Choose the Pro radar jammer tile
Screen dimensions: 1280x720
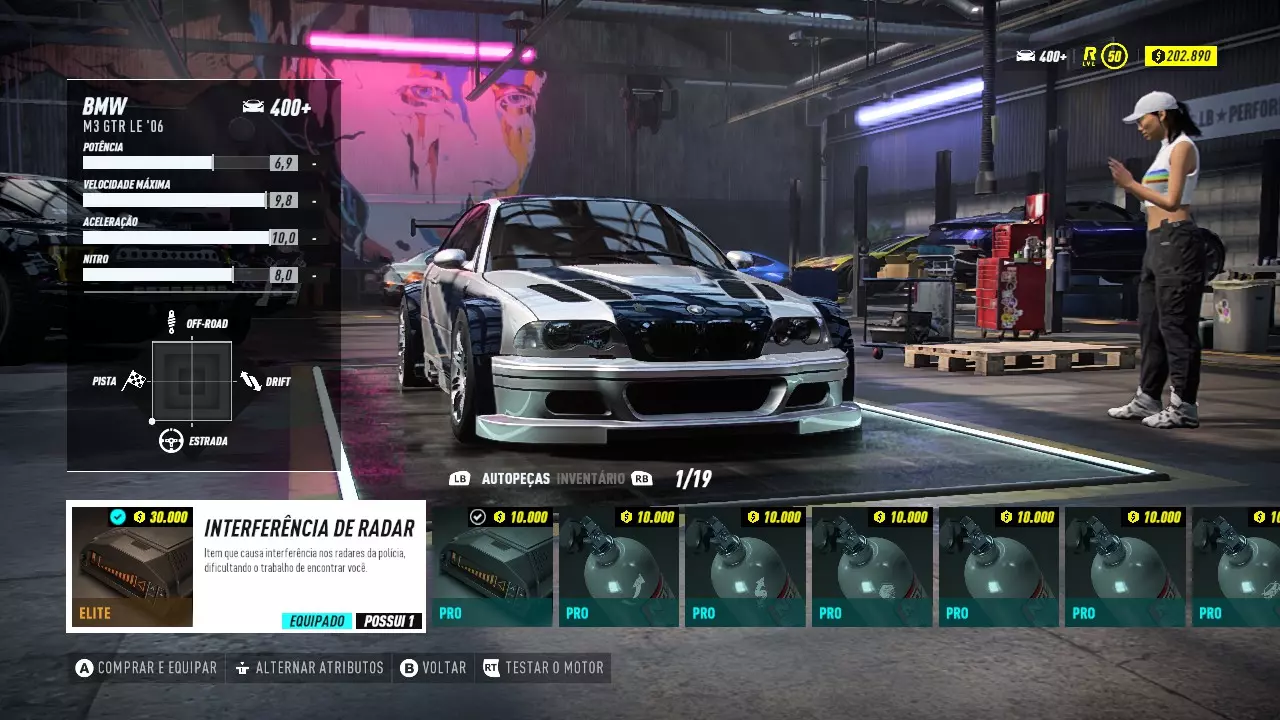(x=492, y=567)
